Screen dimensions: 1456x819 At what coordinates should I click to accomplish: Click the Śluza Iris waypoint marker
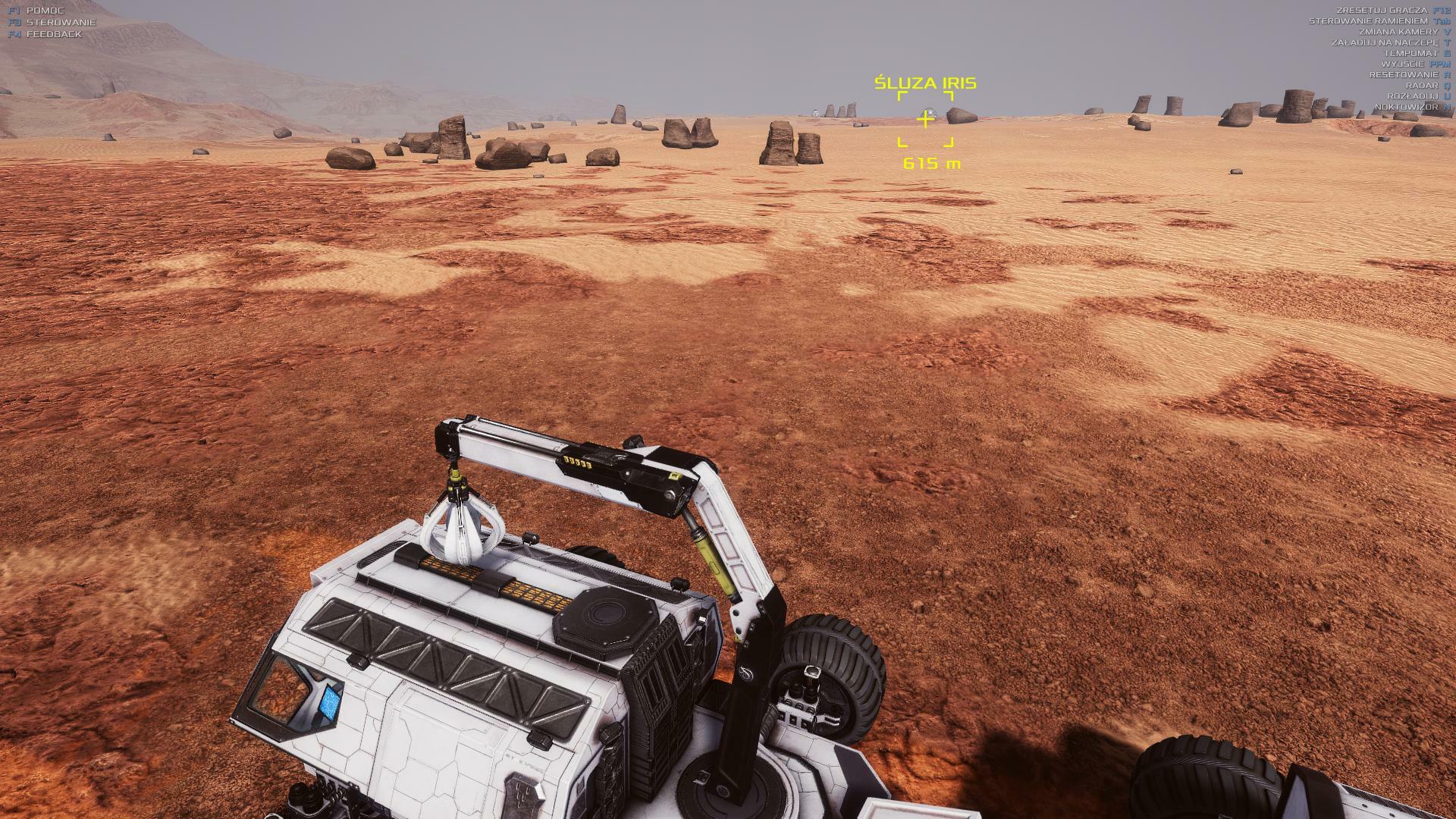925,120
